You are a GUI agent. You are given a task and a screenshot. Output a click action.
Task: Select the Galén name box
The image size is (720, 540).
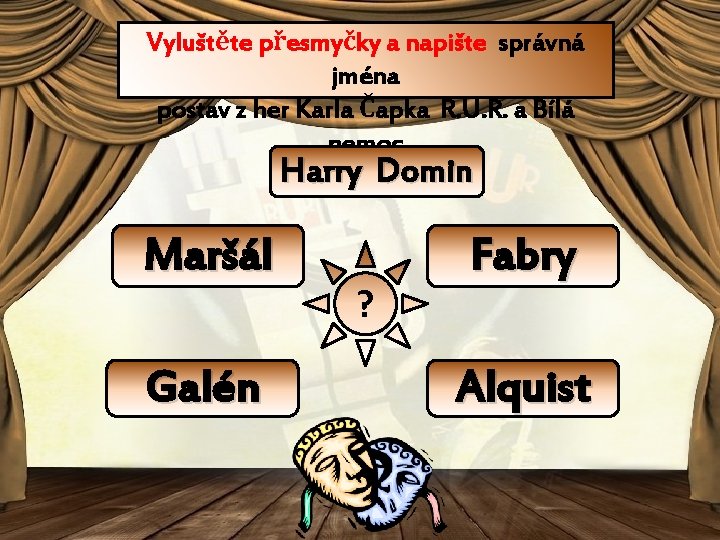(x=203, y=387)
